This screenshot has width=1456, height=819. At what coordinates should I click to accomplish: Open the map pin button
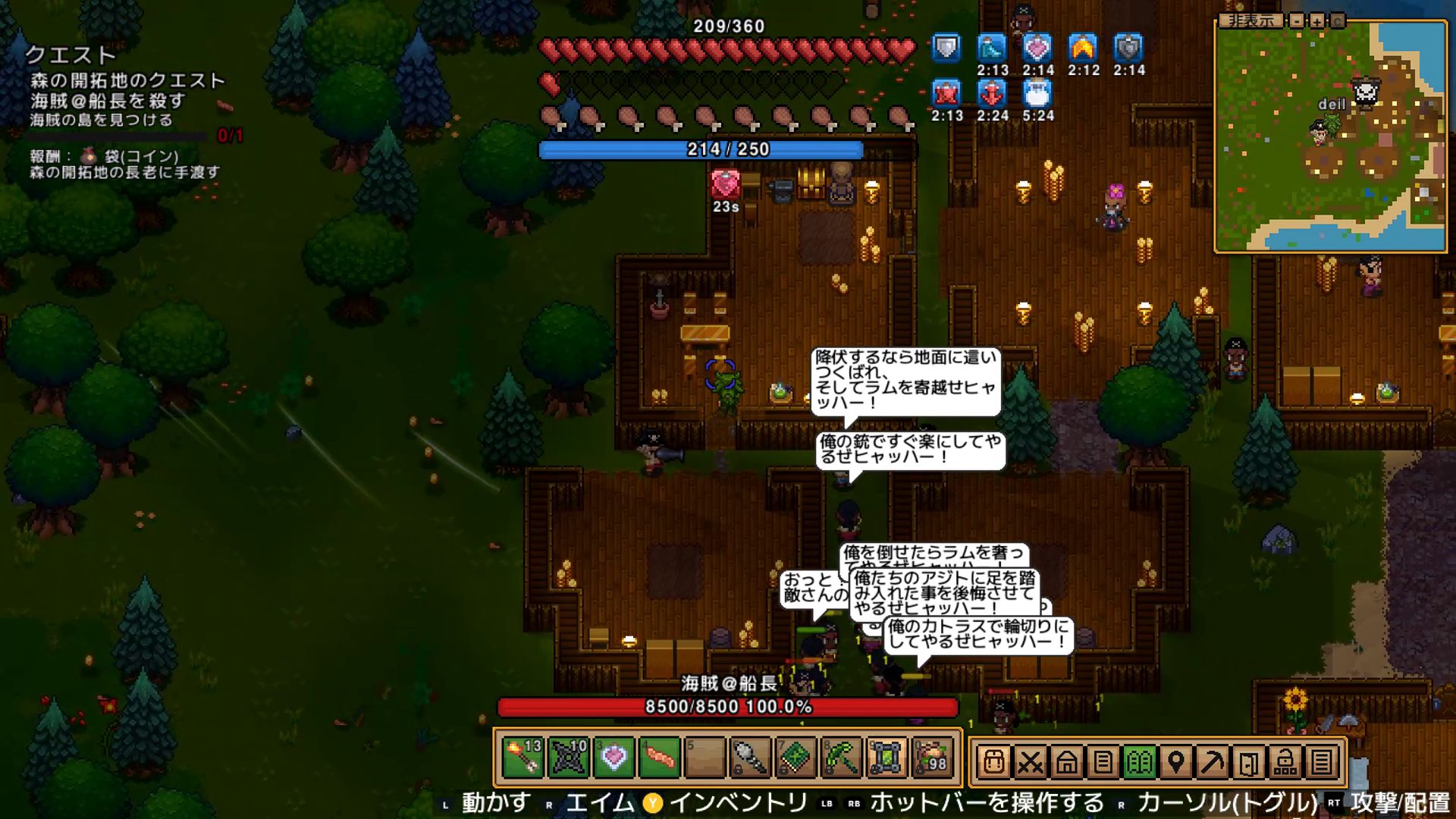tap(1176, 761)
